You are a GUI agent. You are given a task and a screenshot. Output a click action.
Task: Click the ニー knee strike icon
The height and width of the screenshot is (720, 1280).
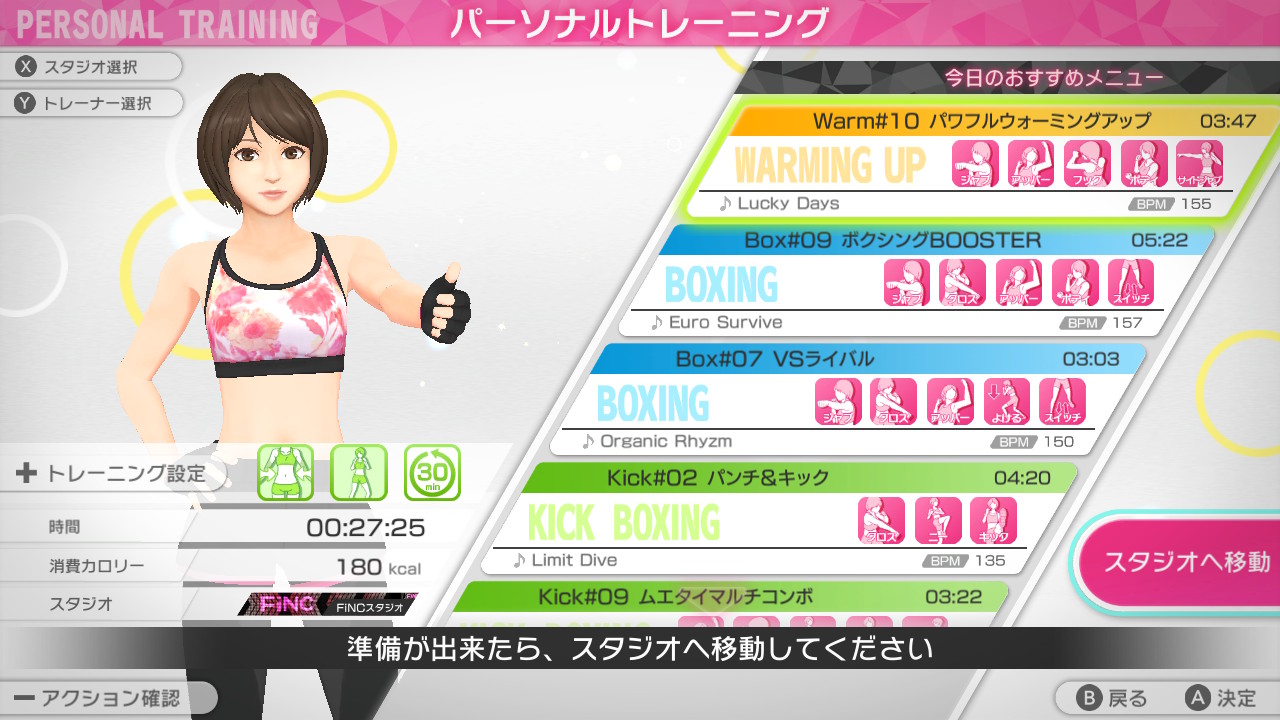pos(937,520)
